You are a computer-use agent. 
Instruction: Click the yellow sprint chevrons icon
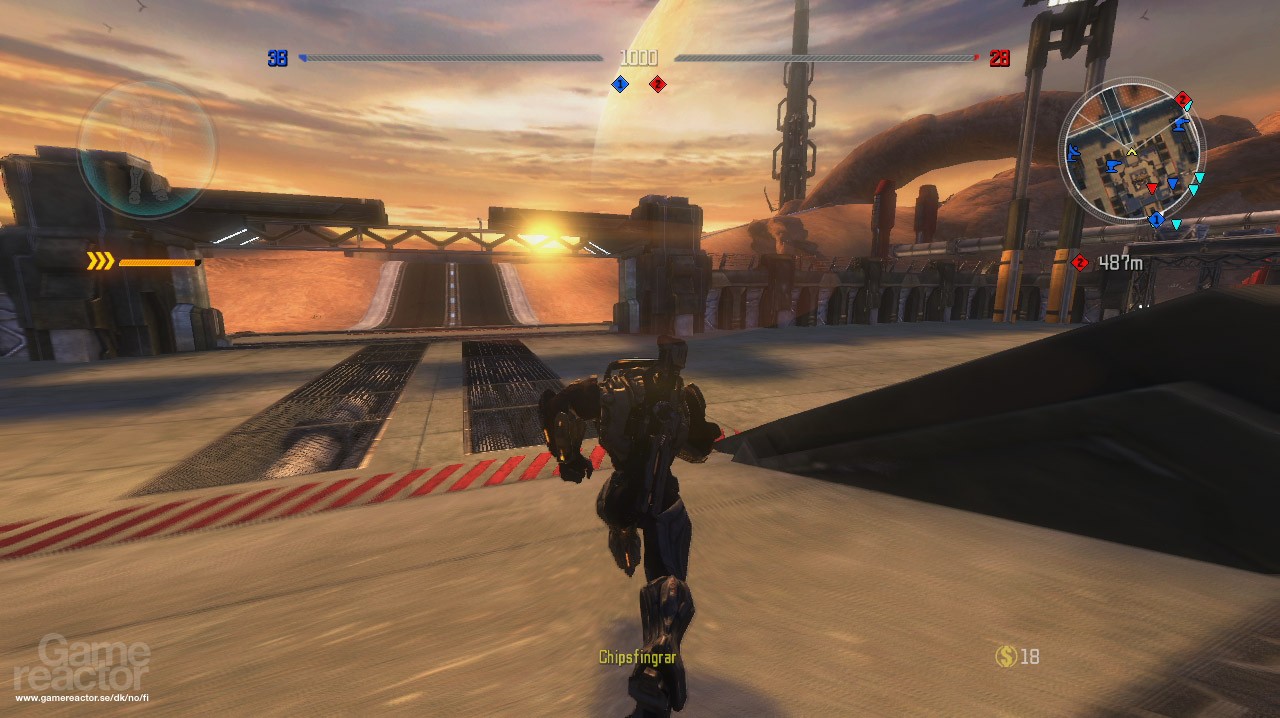point(100,262)
